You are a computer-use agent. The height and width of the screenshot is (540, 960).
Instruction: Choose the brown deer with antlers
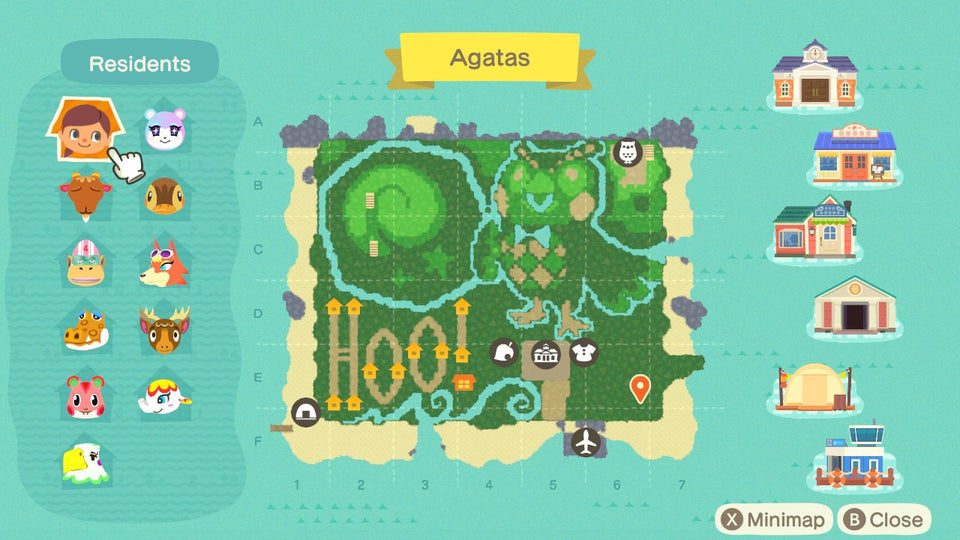(163, 329)
